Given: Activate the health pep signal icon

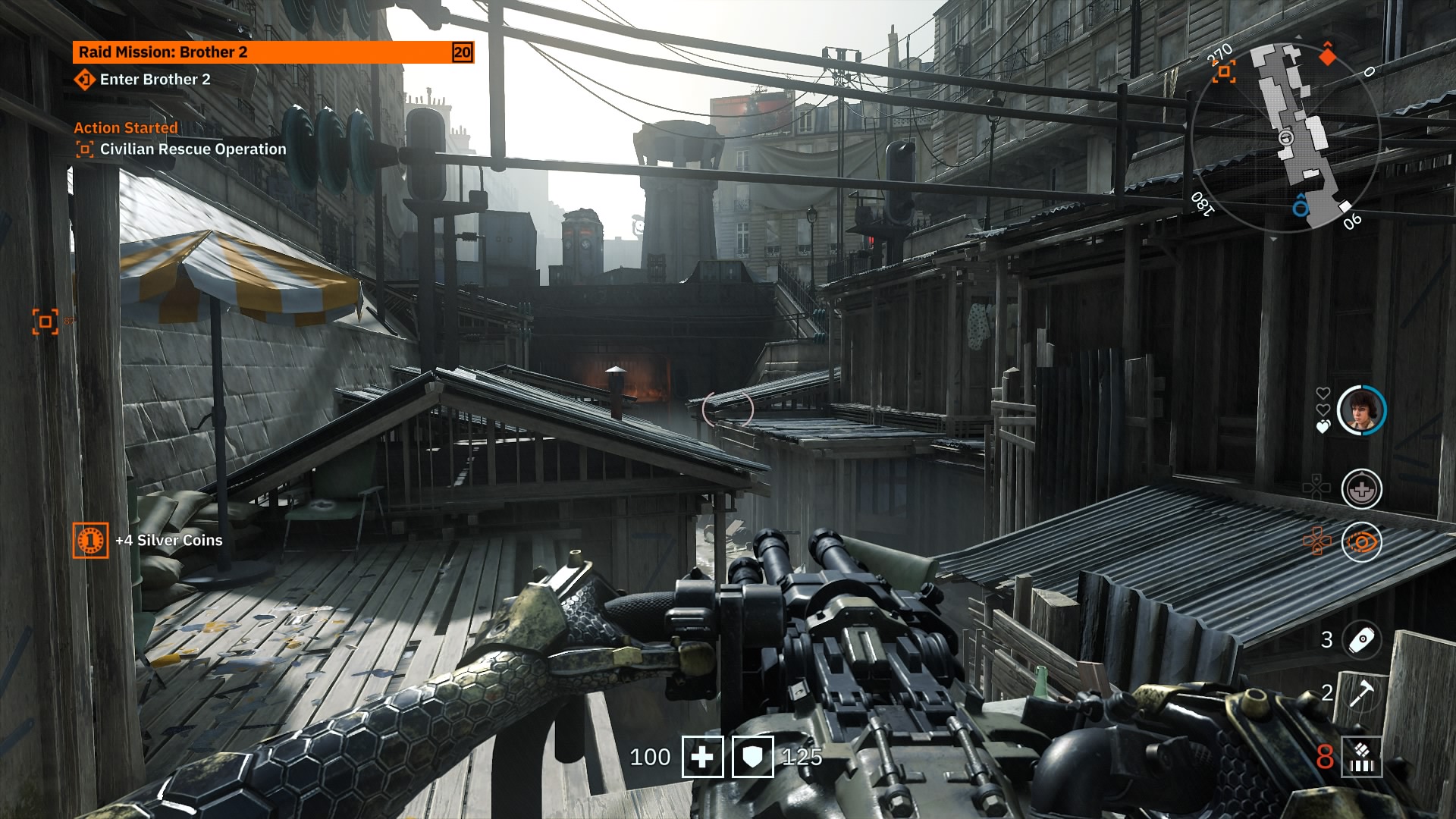Looking at the screenshot, I should (x=1361, y=489).
